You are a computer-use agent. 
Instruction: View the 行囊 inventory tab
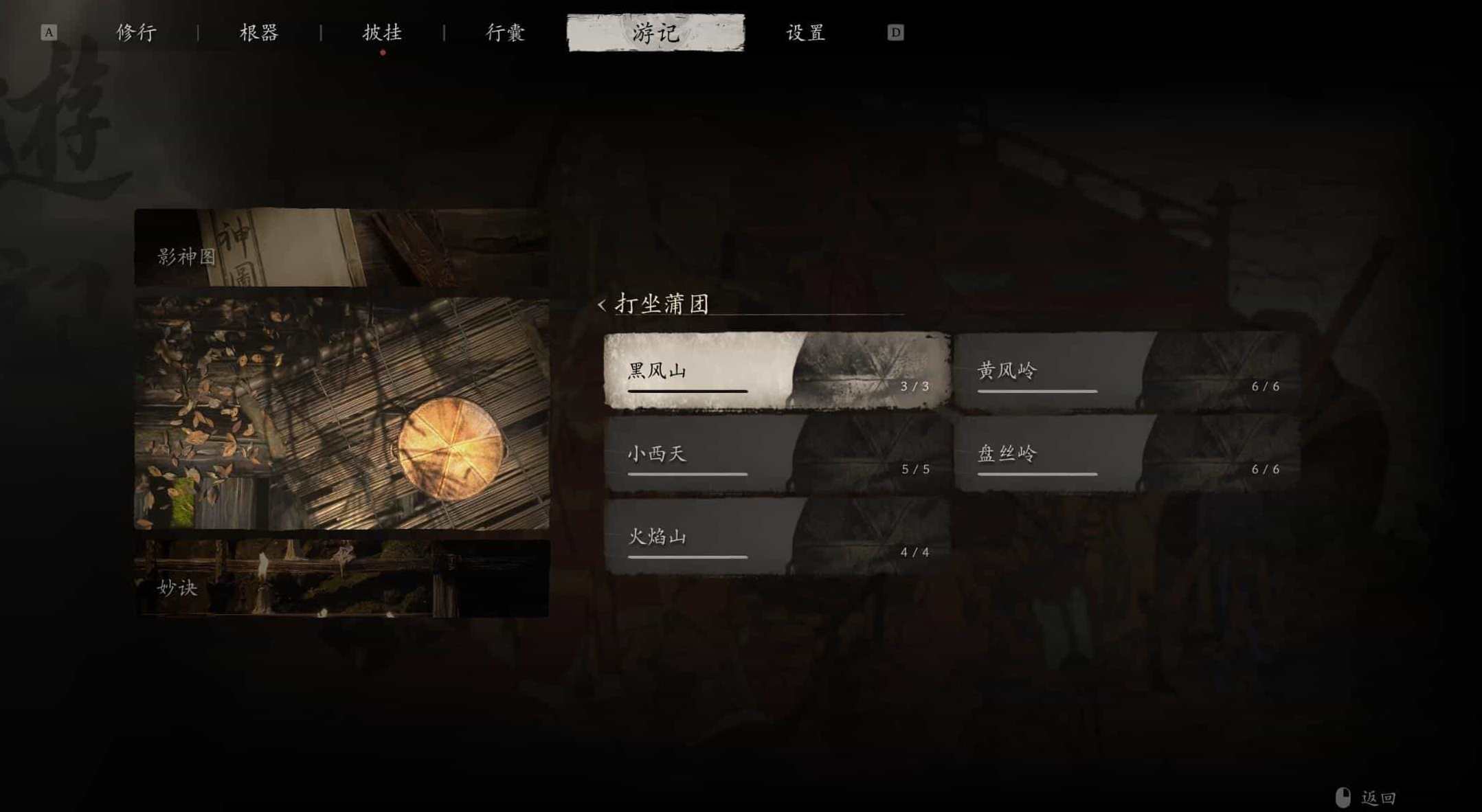point(503,32)
